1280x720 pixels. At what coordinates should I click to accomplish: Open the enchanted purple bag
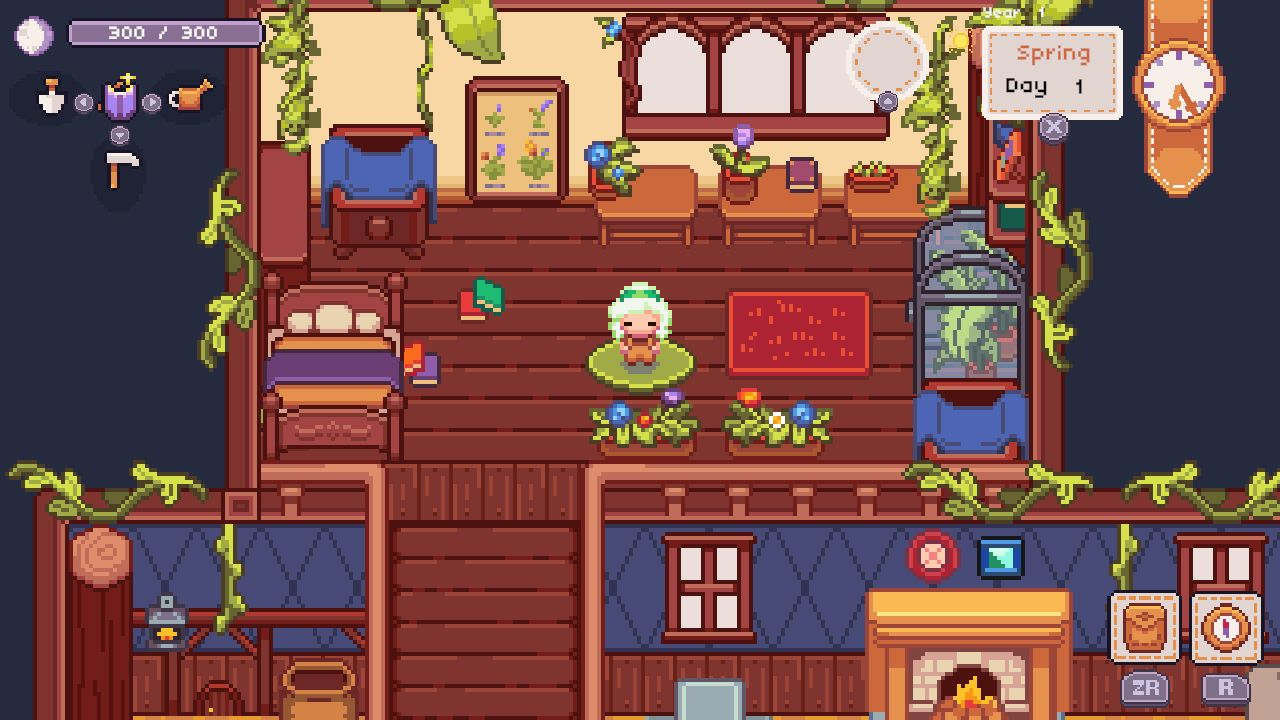click(x=119, y=97)
